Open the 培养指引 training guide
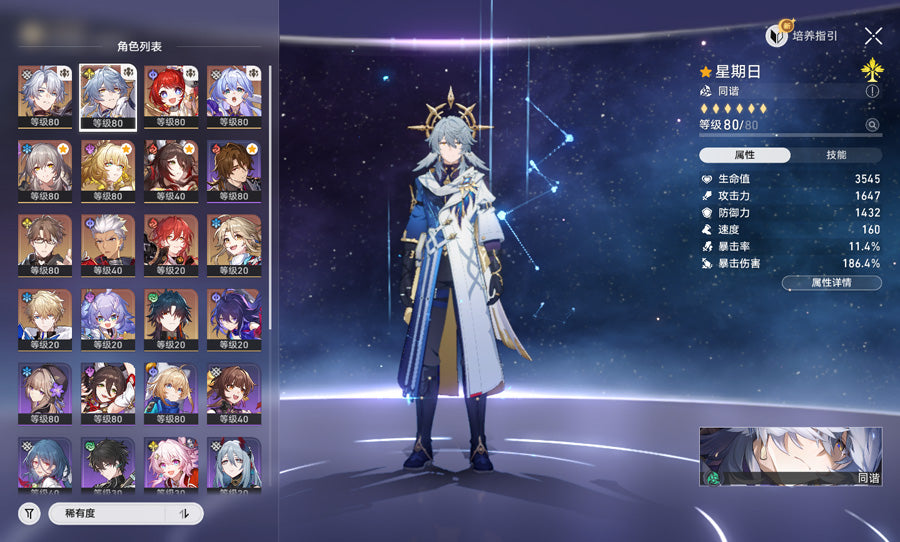The width and height of the screenshot is (900, 542). click(802, 36)
